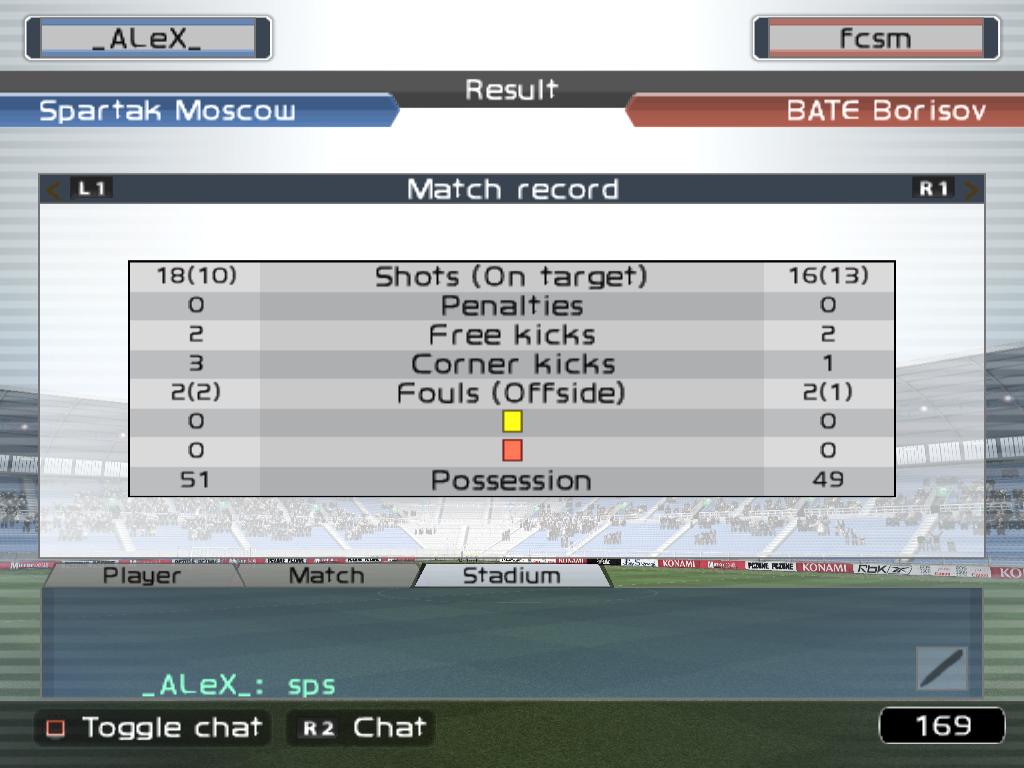Select the _ALeX_ player name panel
The height and width of the screenshot is (768, 1024).
click(148, 39)
